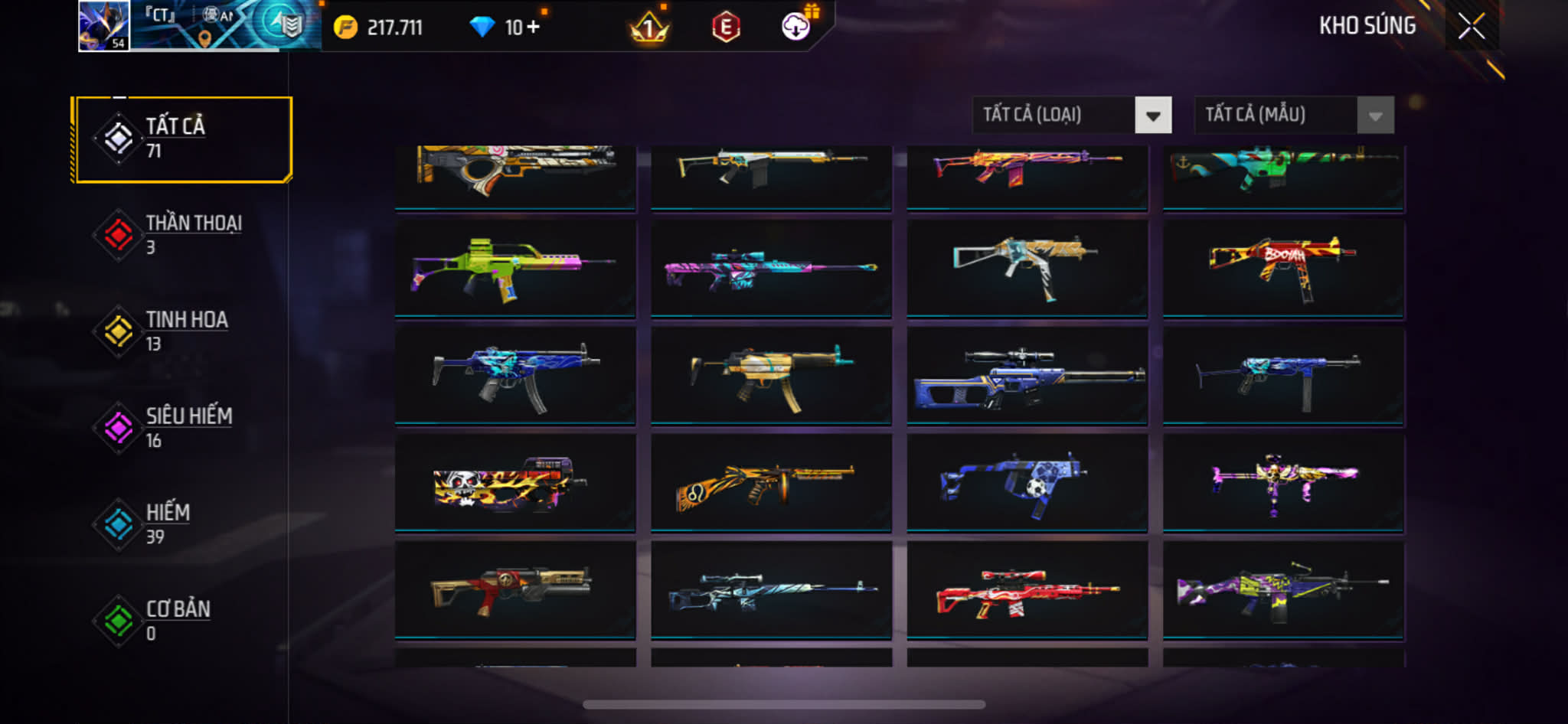Open the Tinh Hoa rarity tab
The image size is (1568, 724).
pyautogui.click(x=183, y=331)
